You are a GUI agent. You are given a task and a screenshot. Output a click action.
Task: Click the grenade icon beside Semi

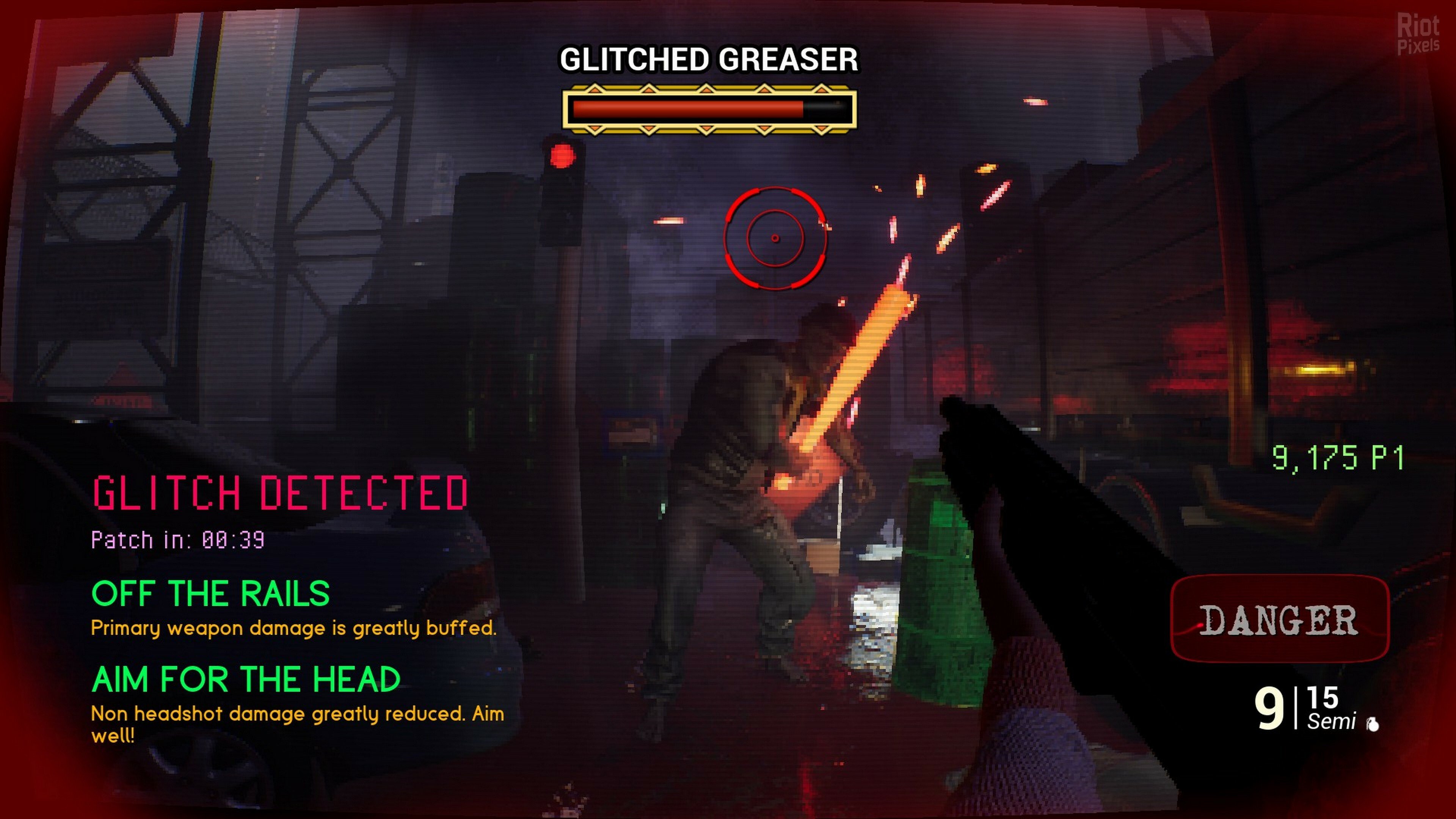(x=1373, y=724)
